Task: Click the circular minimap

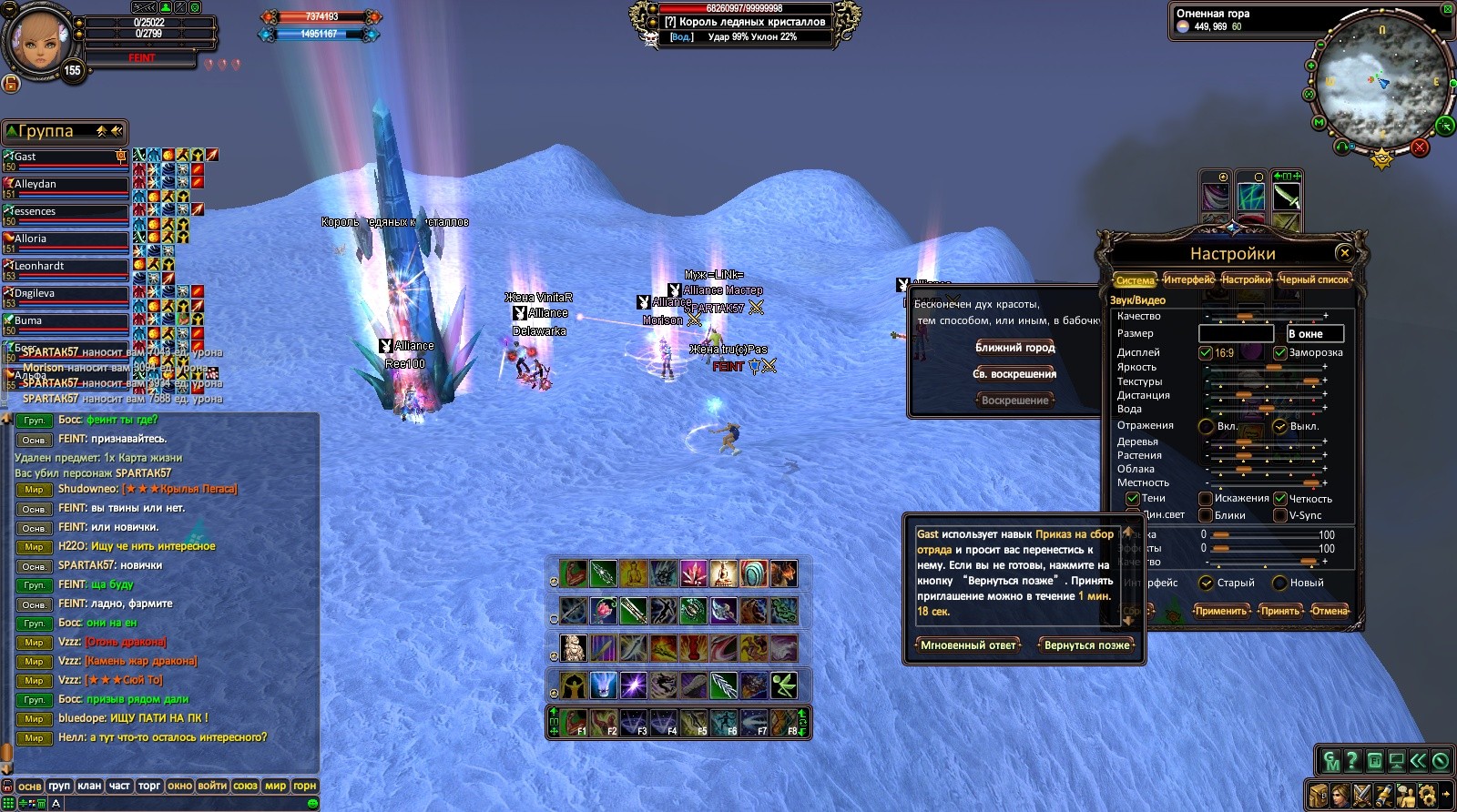Action: coord(1381,88)
